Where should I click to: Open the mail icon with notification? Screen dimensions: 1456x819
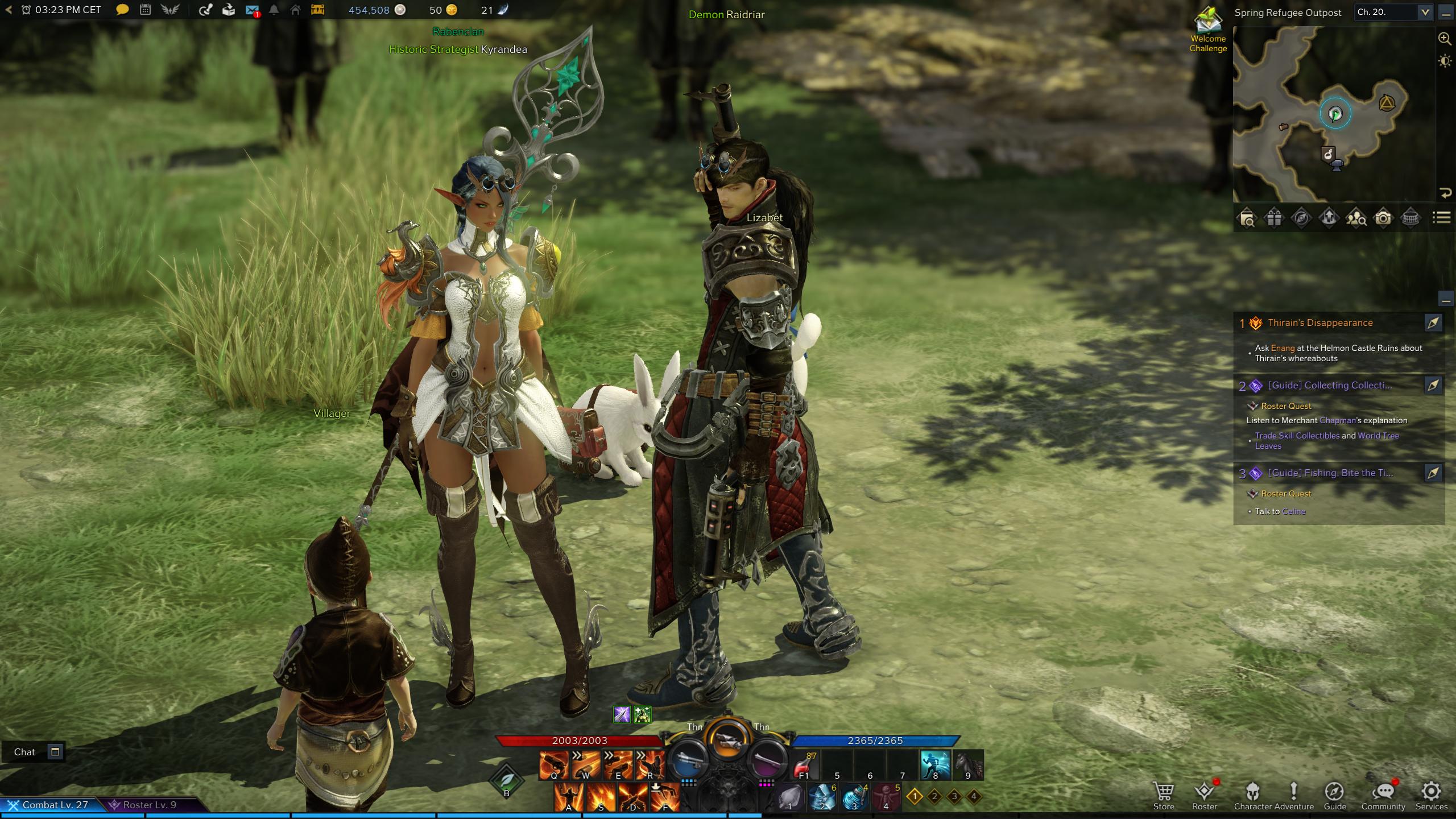(252, 10)
